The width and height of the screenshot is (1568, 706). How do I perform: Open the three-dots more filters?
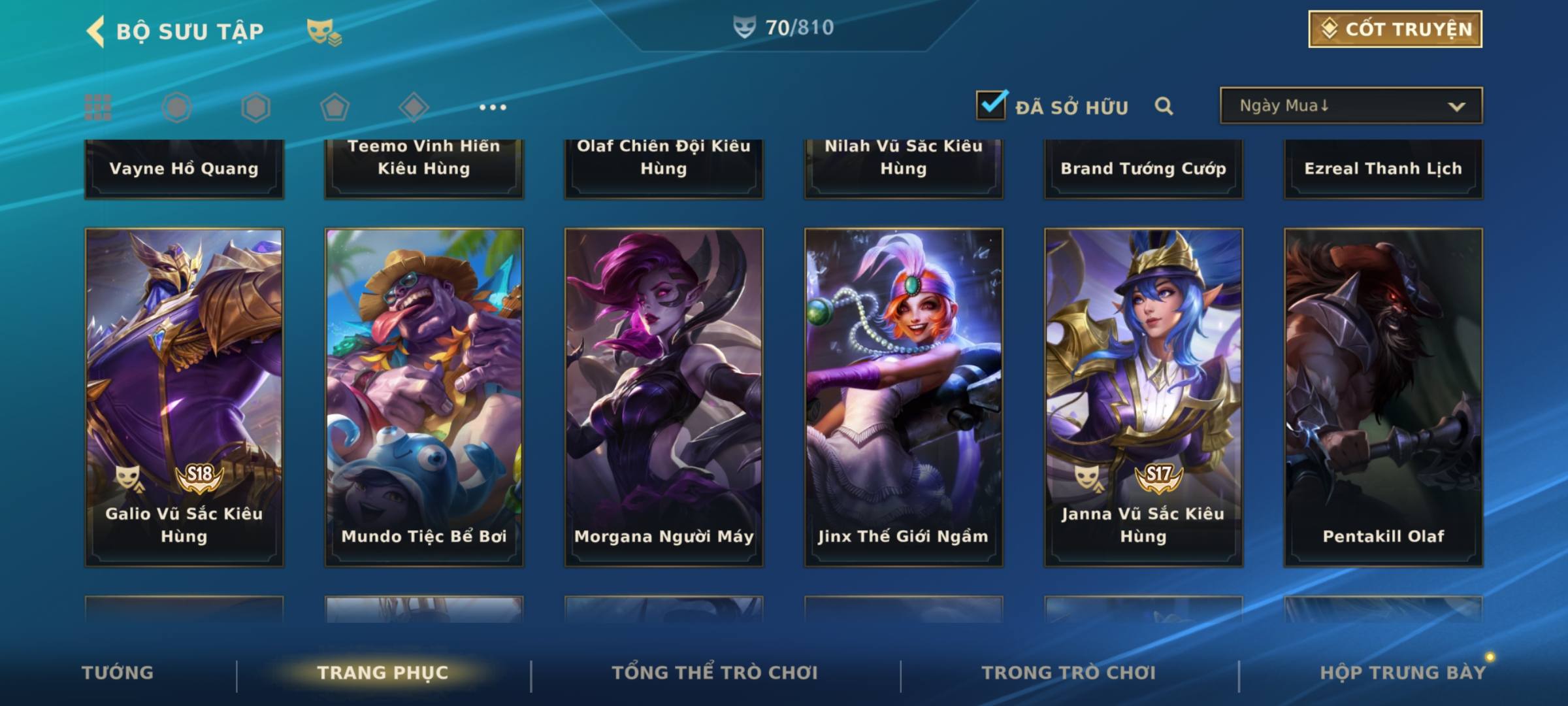(493, 107)
